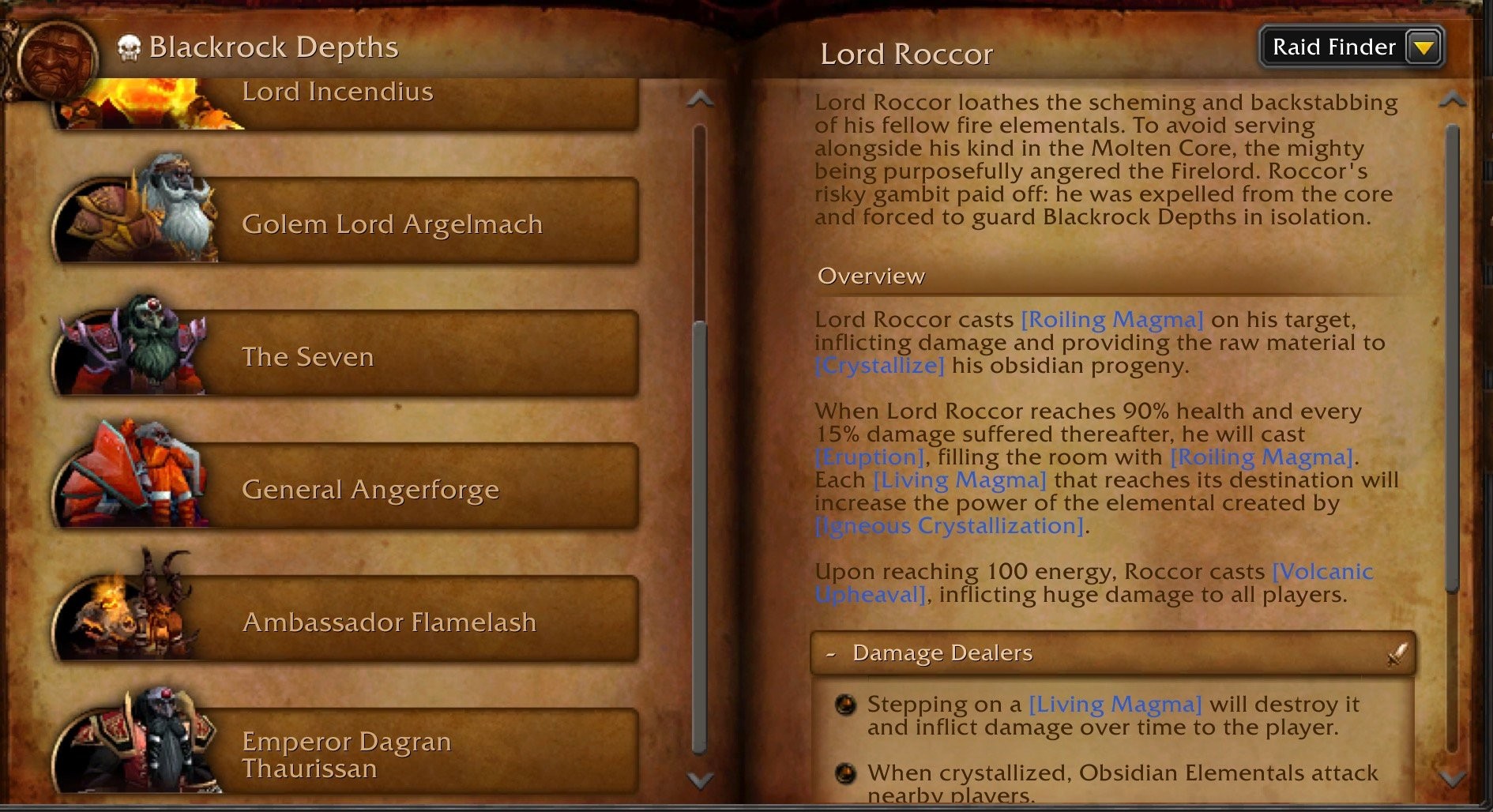Open the Raid Finder difficulty dropdown
1493x812 pixels.
(x=1424, y=47)
